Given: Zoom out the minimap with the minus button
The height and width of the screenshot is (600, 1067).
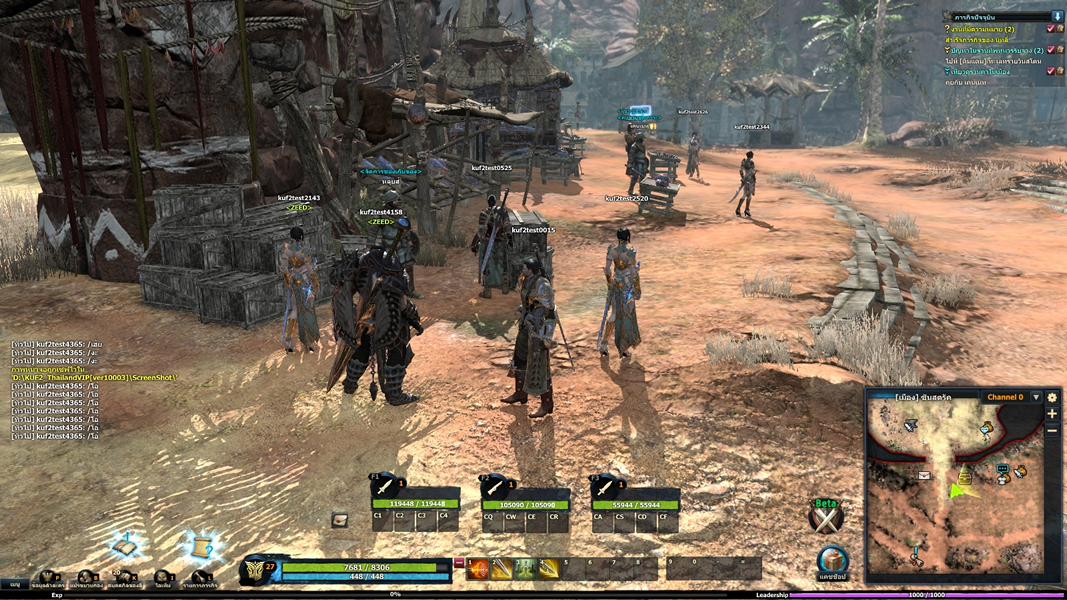Looking at the screenshot, I should [1052, 429].
